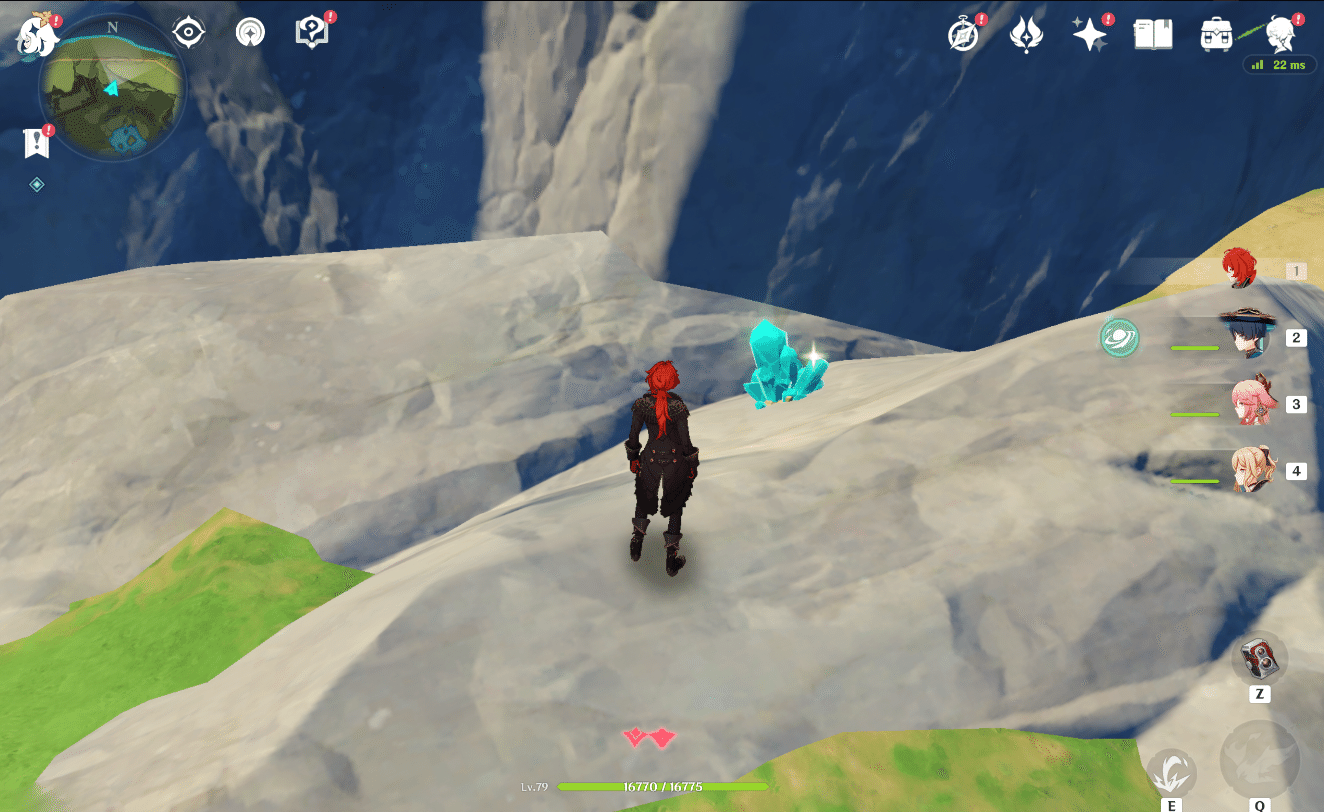Click the minimap in the top left
This screenshot has width=1324, height=812.
110,88
